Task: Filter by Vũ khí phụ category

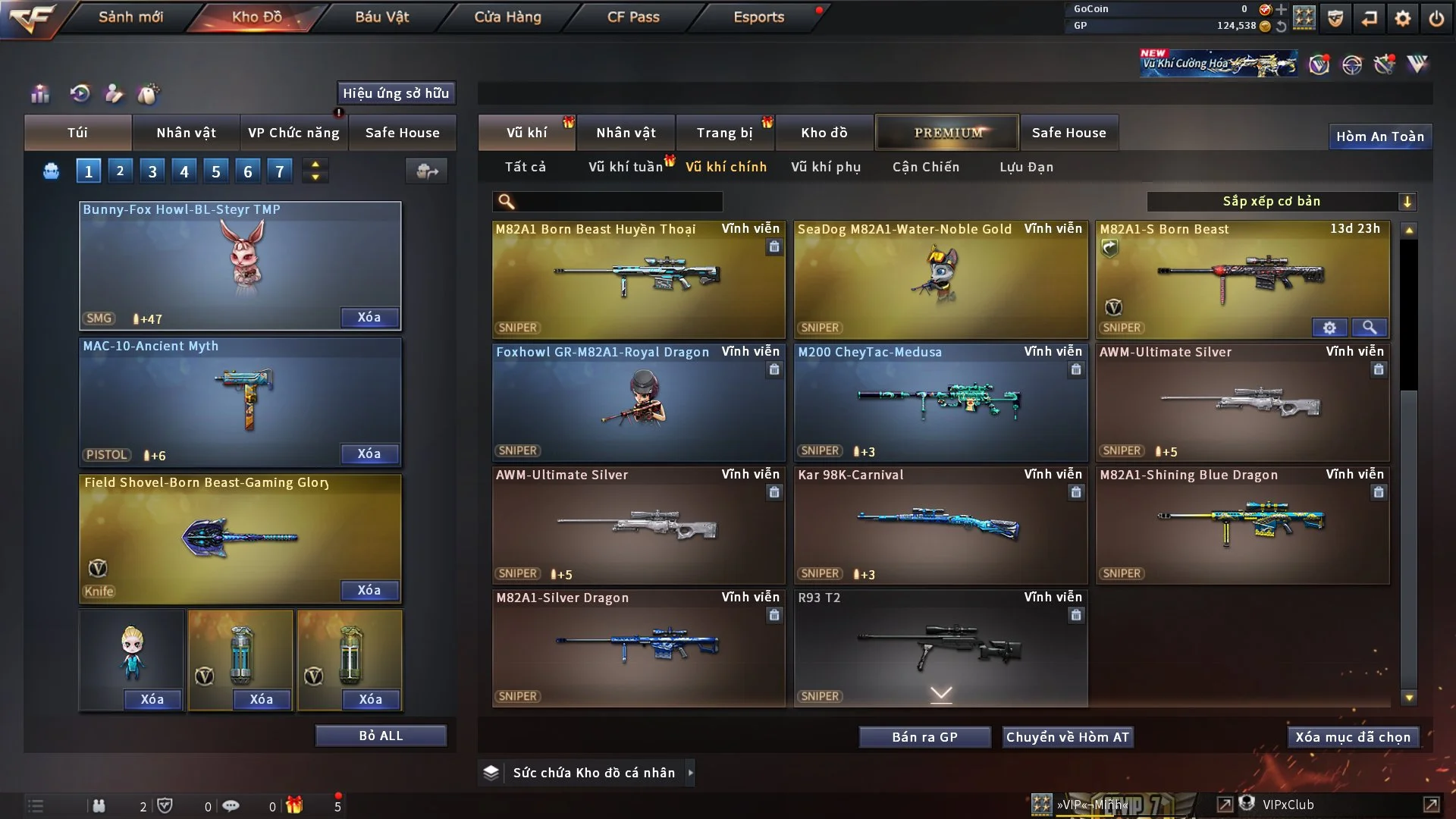Action: coord(826,167)
